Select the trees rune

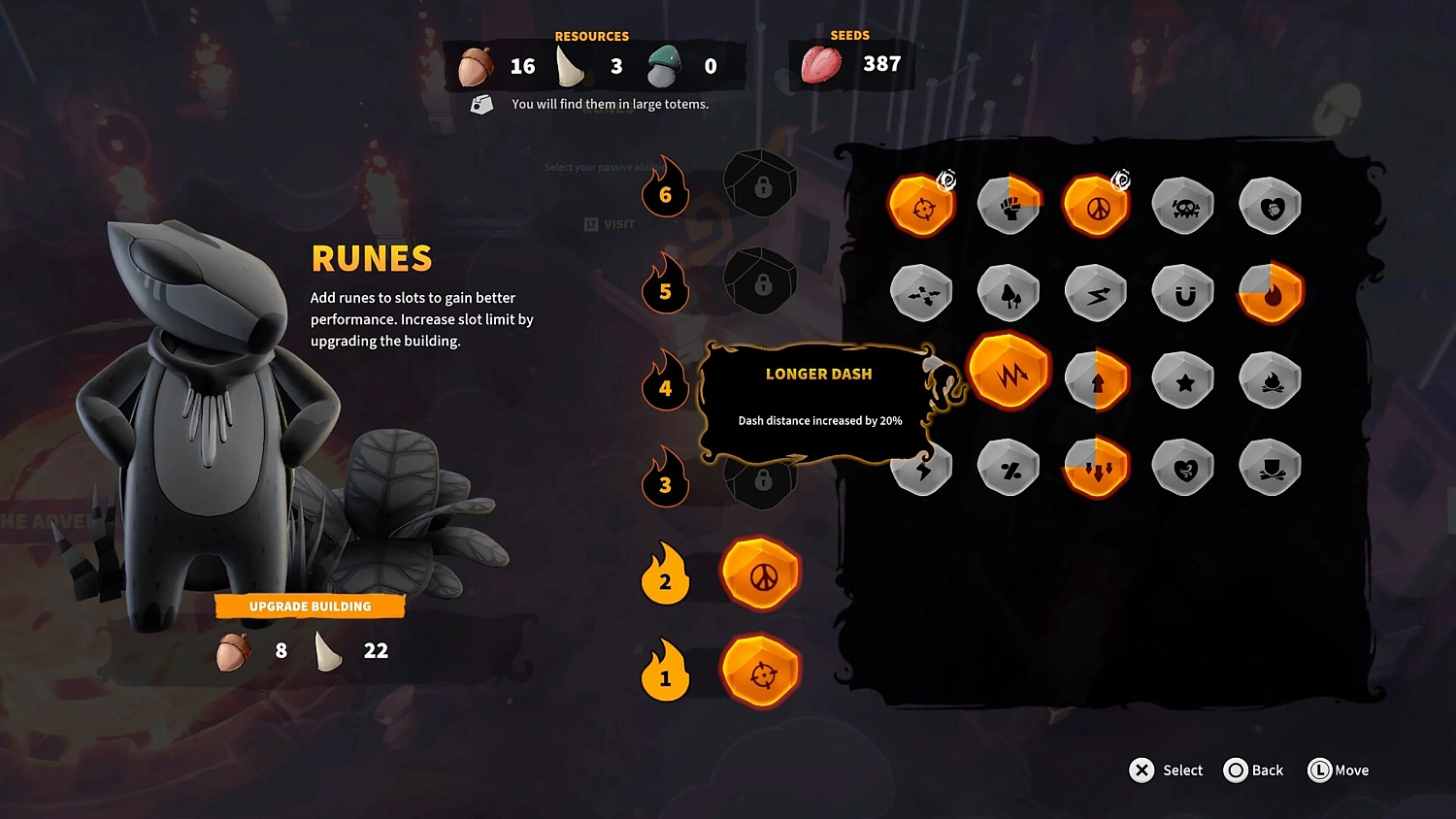tap(1009, 292)
